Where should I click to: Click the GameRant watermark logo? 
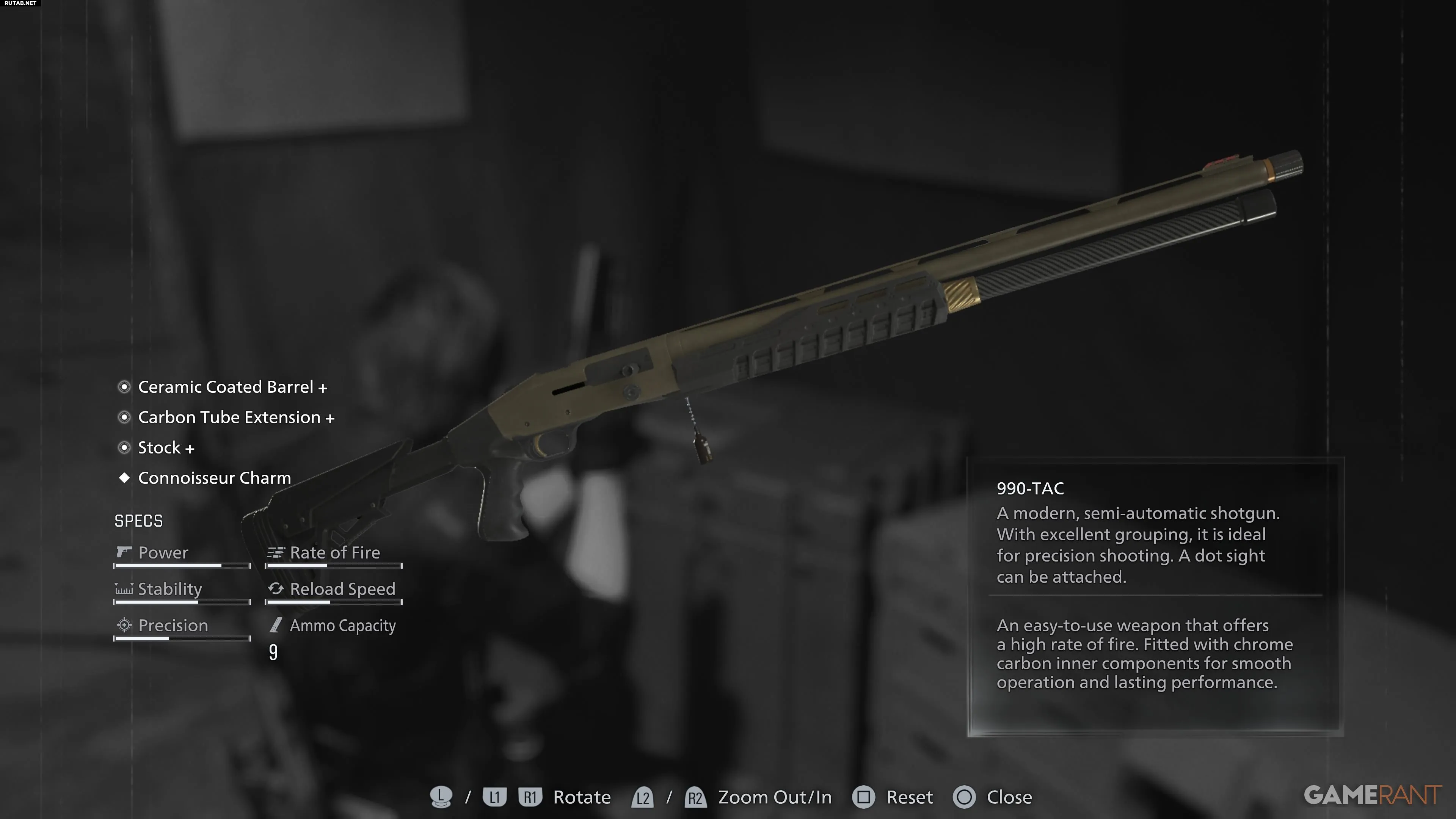coord(1372,795)
